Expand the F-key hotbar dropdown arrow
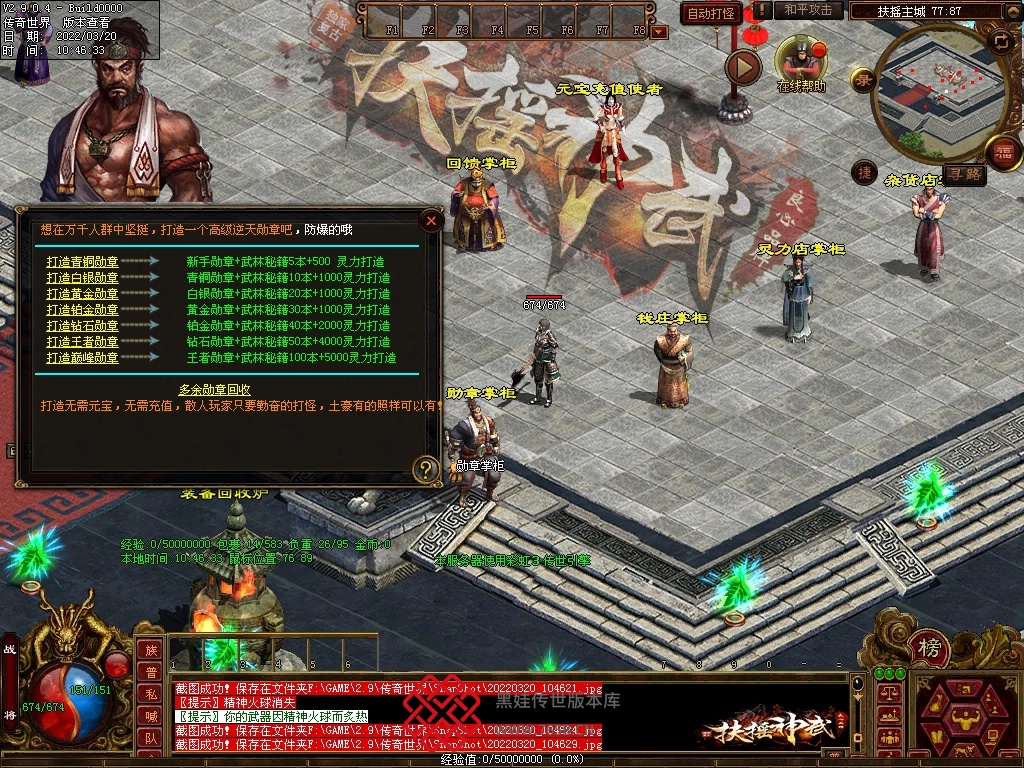Image resolution: width=1024 pixels, height=768 pixels. coord(658,32)
